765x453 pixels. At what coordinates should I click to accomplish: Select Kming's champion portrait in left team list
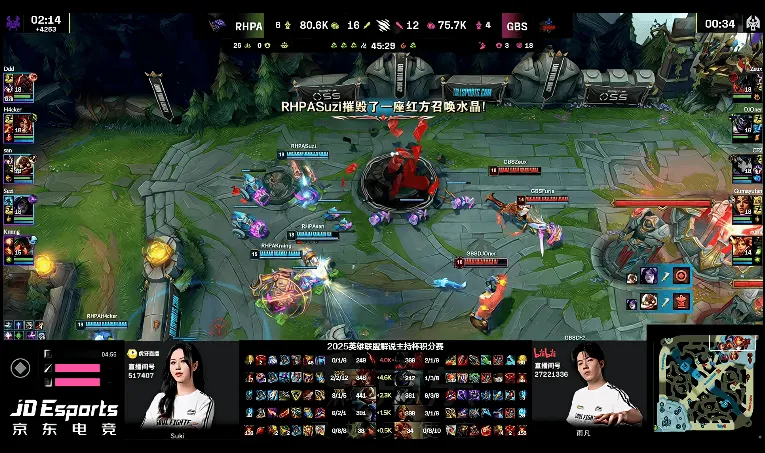20,246
